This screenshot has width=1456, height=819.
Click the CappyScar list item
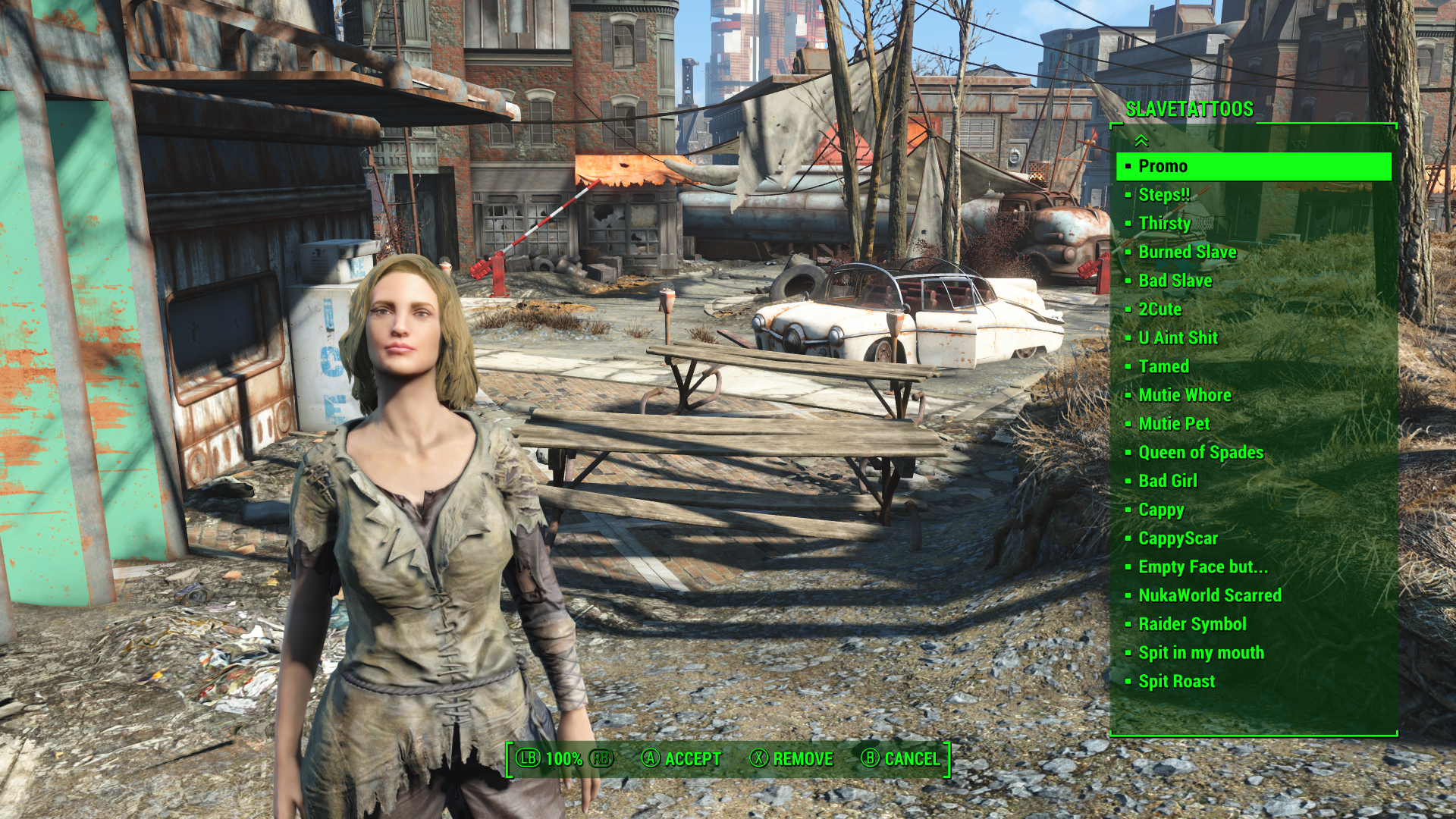(1178, 538)
